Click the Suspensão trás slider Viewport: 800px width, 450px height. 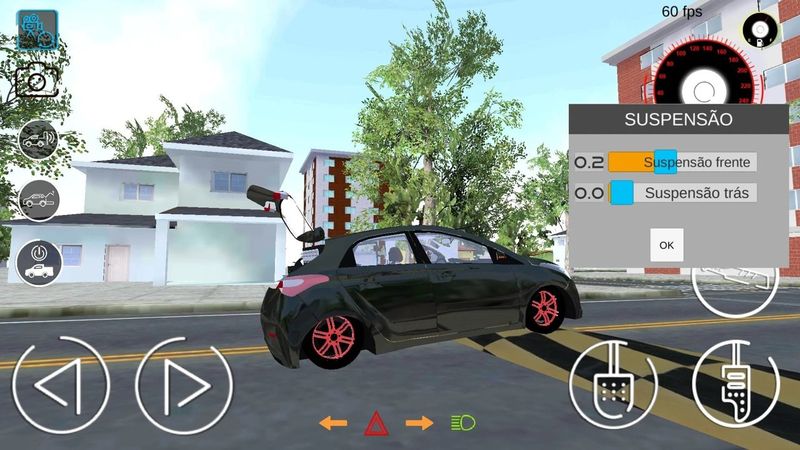[x=622, y=192]
